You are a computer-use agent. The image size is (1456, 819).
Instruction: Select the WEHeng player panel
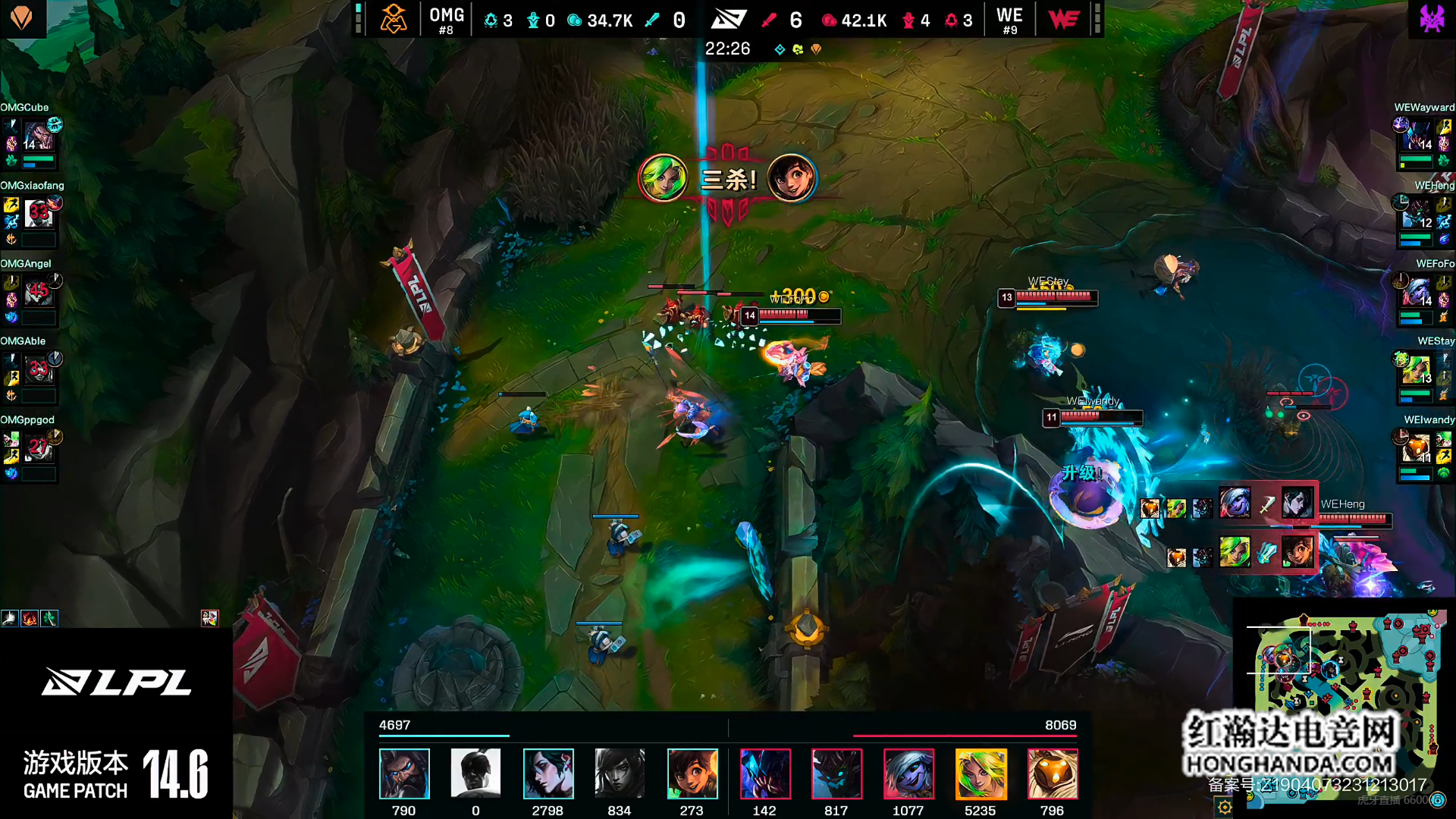click(1423, 216)
